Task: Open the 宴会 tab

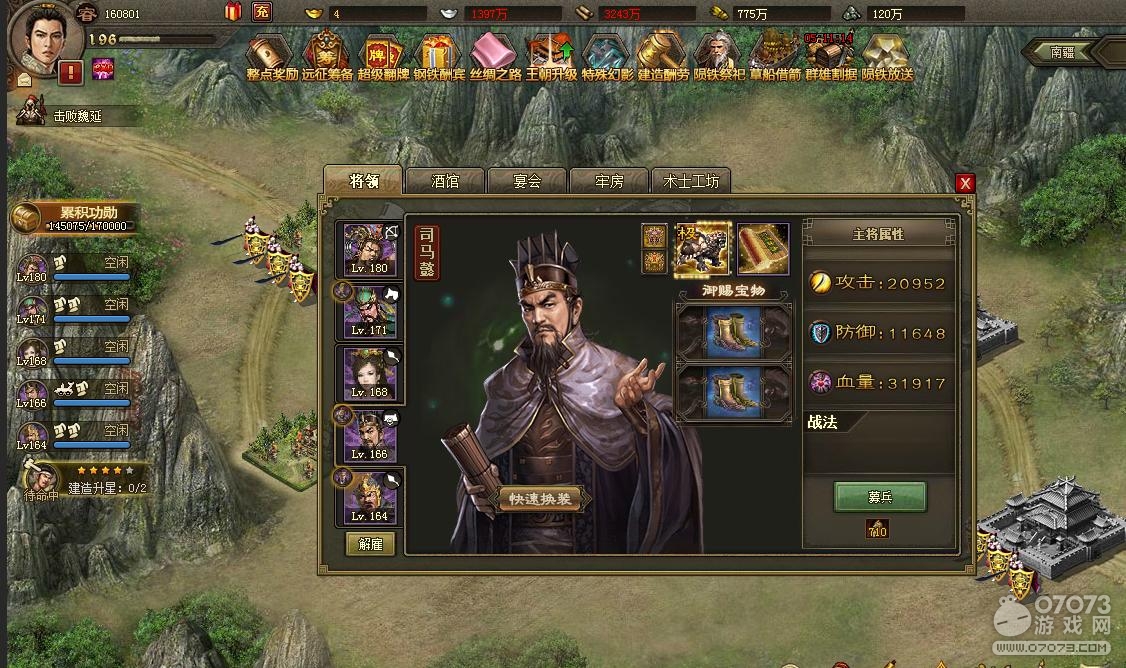Action: (x=527, y=181)
